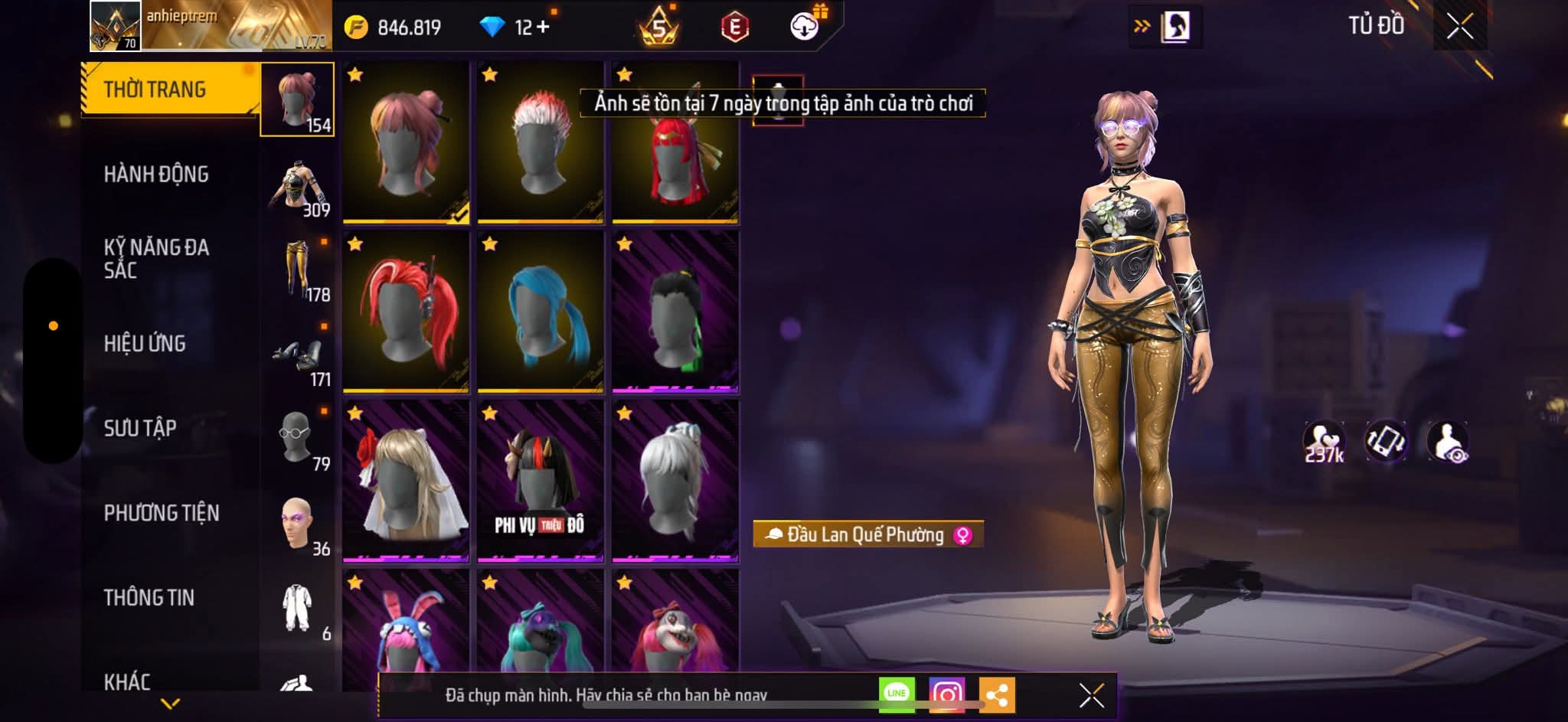Screen dimensions: 1568x722
Task: Share the screenshot to Instagram
Action: point(946,694)
